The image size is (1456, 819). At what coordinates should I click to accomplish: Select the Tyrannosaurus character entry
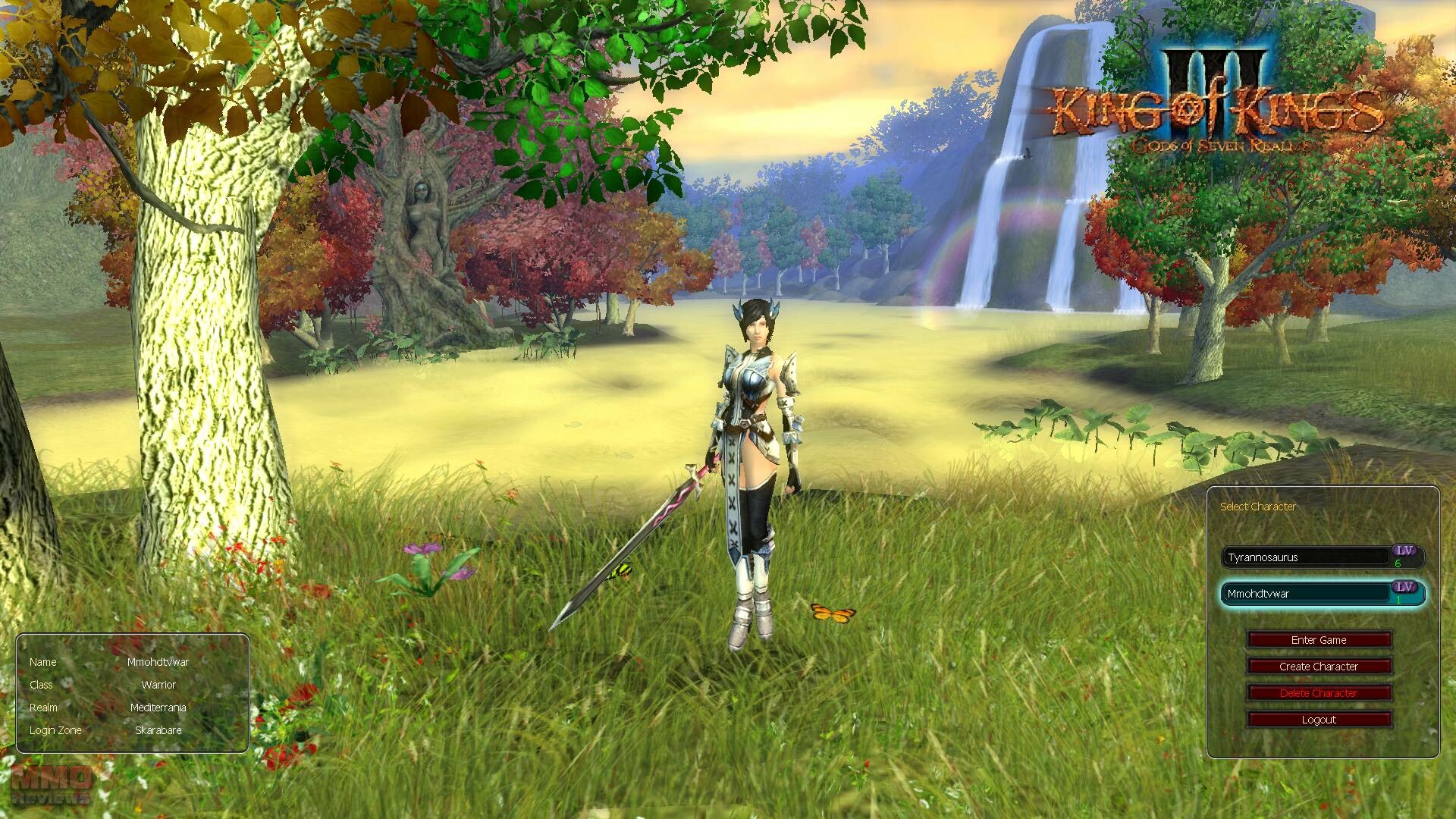1306,557
